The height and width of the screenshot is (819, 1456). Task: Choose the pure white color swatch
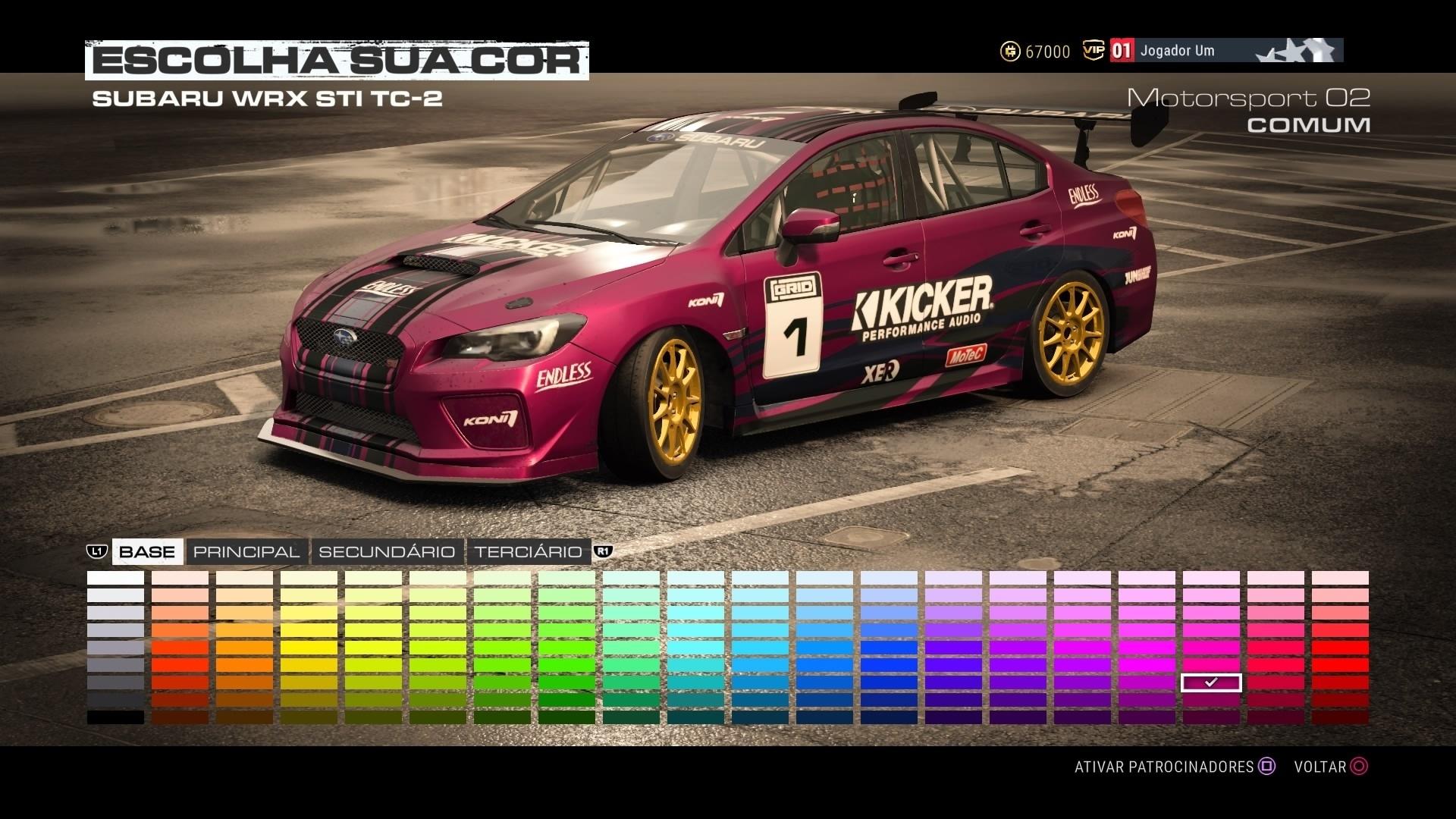point(115,578)
